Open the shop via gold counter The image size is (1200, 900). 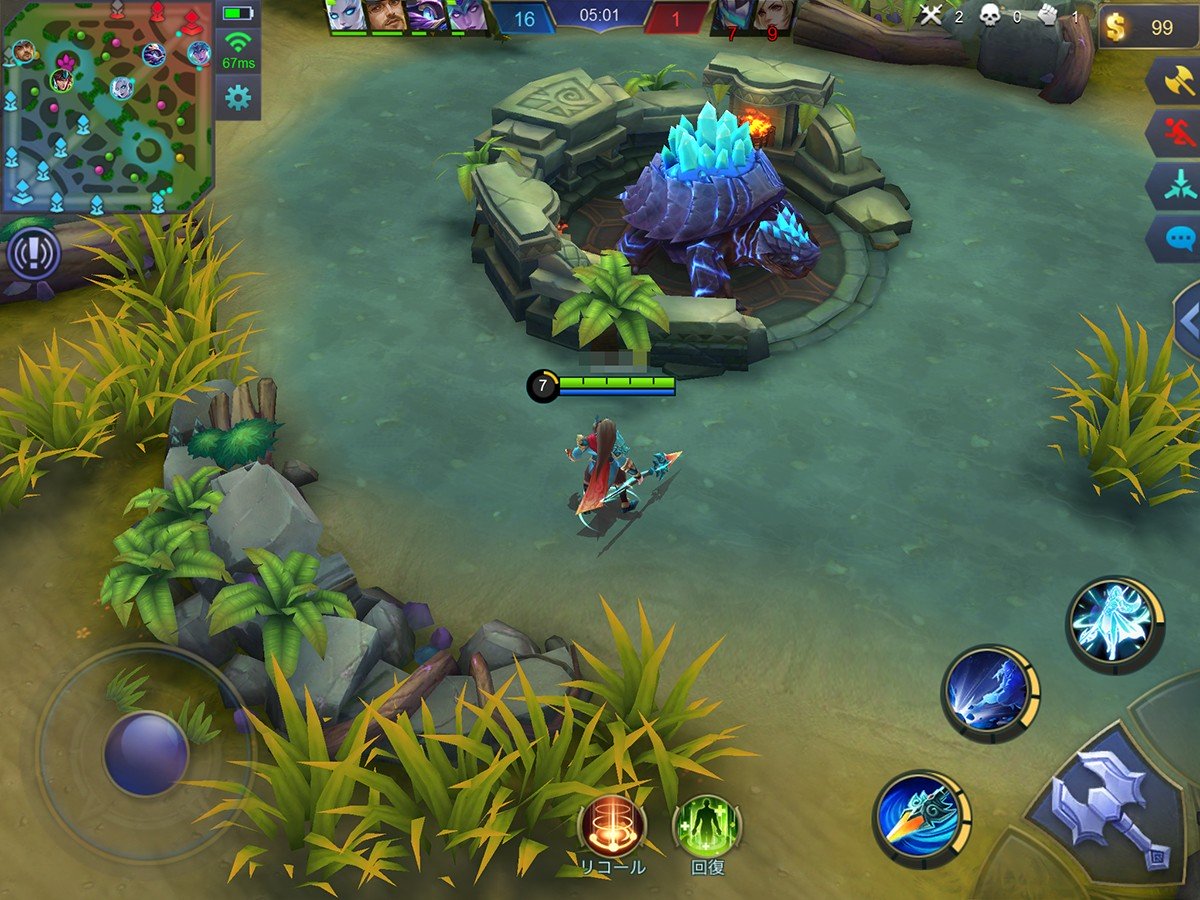pyautogui.click(x=1148, y=28)
